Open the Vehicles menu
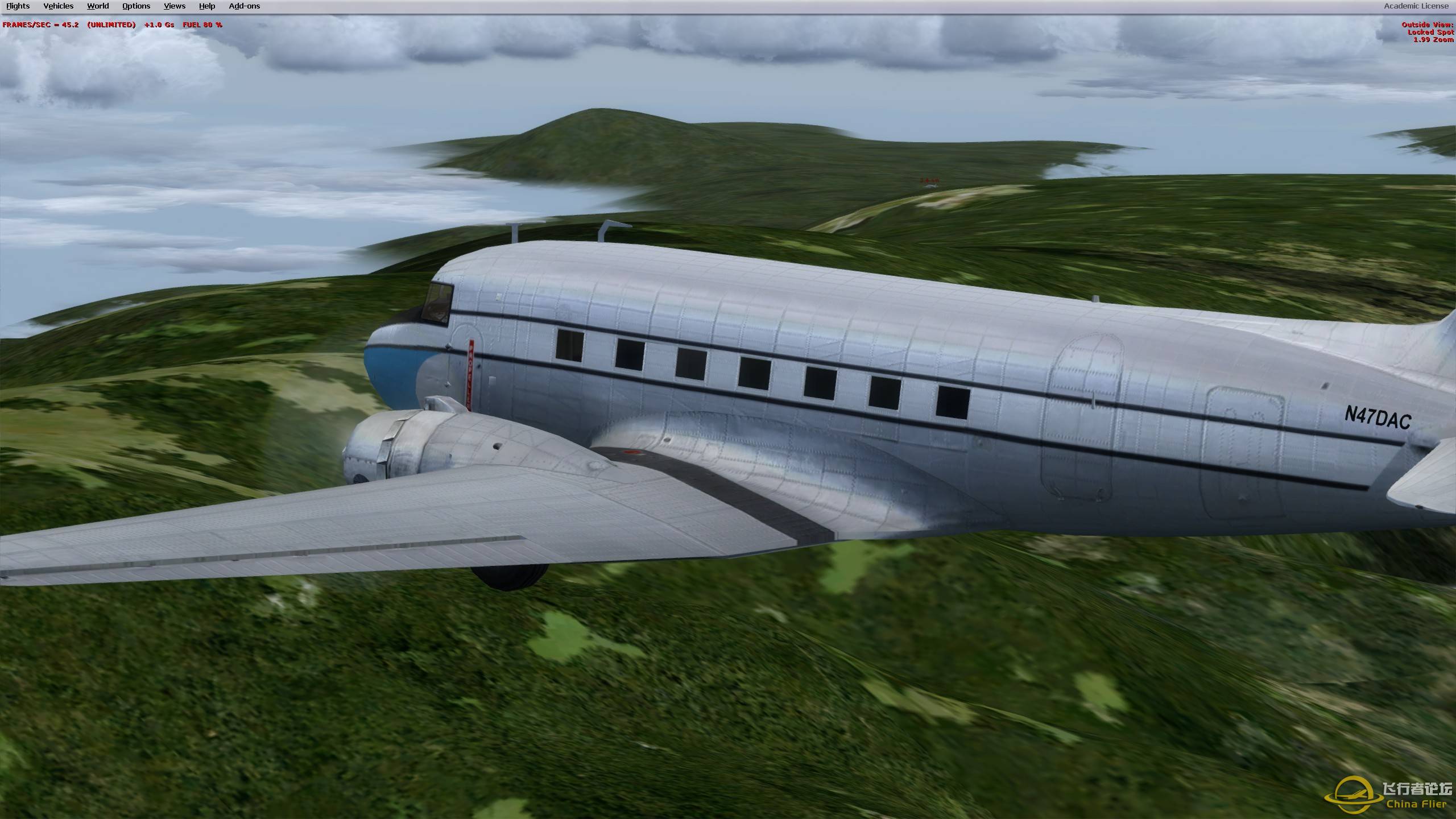 pos(58,6)
